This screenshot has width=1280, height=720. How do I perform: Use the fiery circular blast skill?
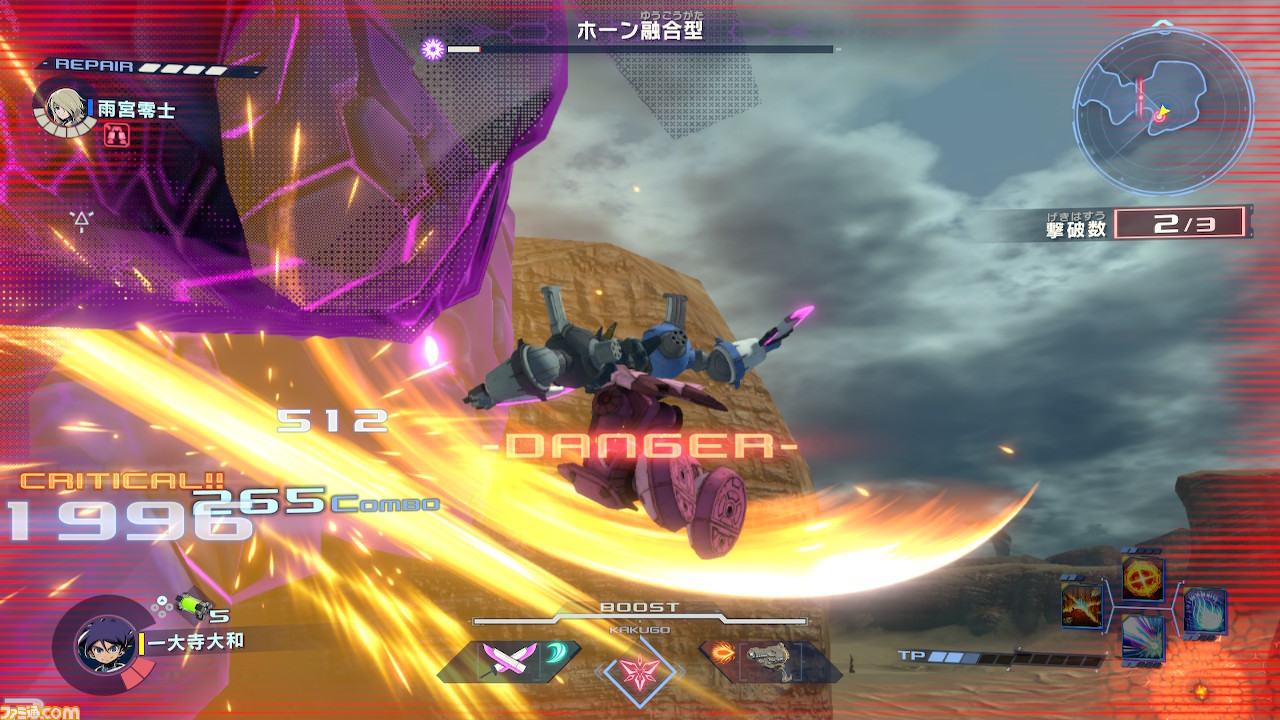click(x=1142, y=577)
